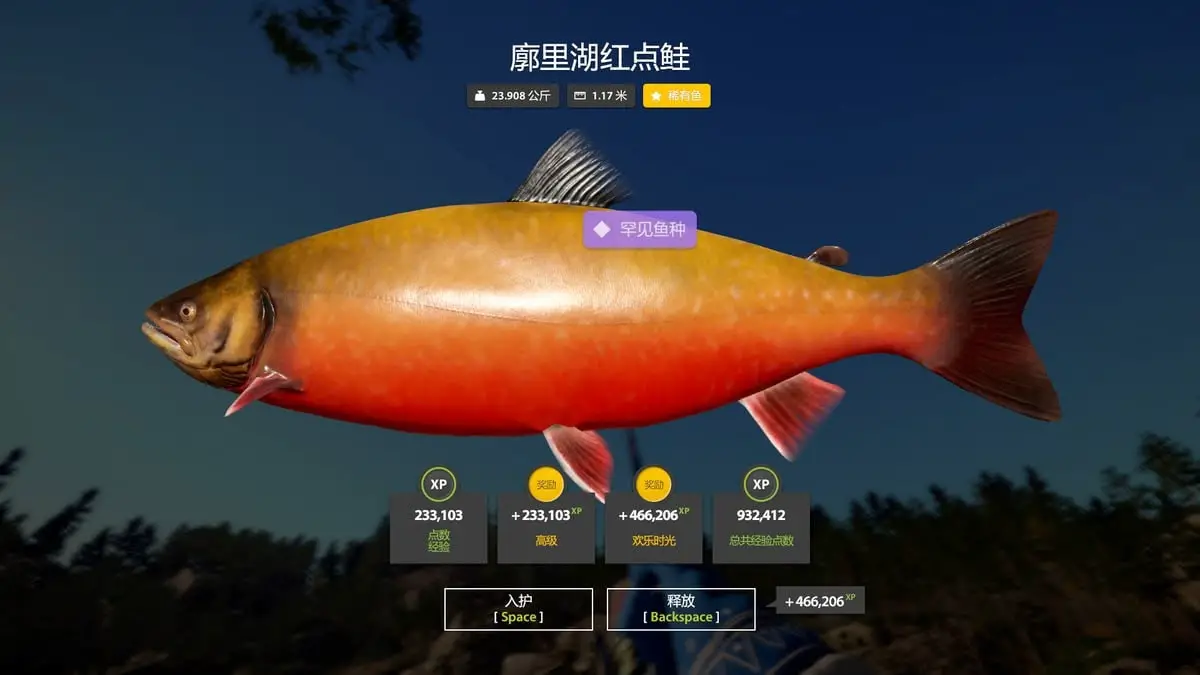Select the 释放 release fish button

click(x=680, y=609)
